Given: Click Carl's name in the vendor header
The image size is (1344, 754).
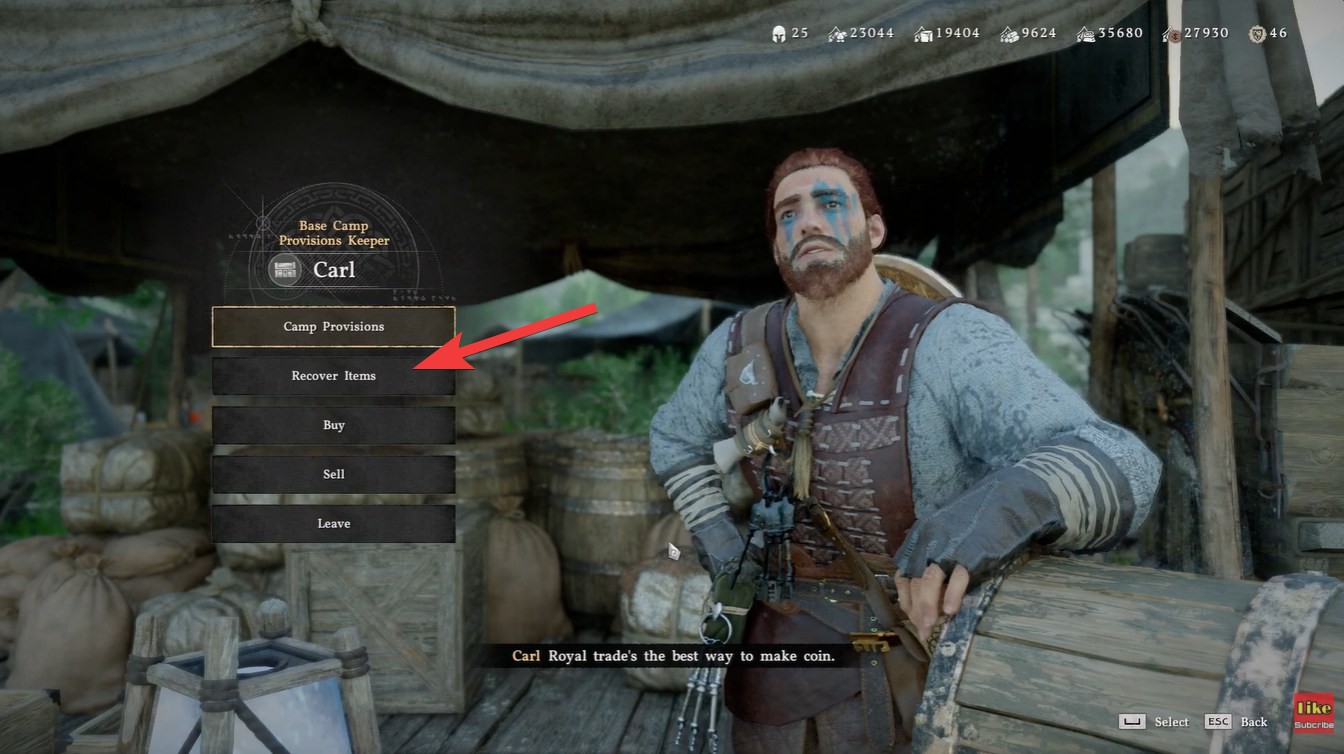Looking at the screenshot, I should [x=335, y=269].
